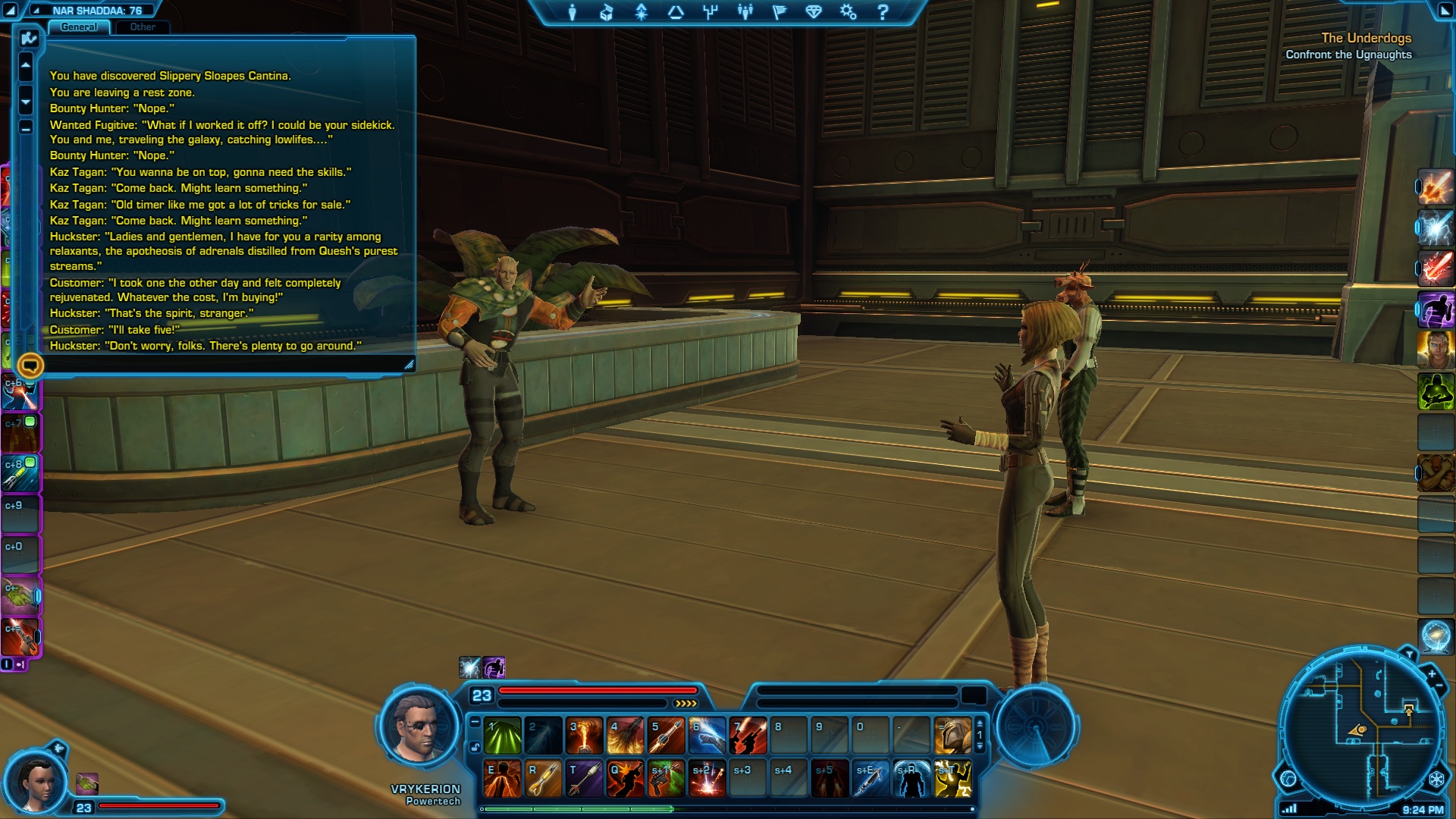Zoom in the minimap with the plus button
This screenshot has width=1456, height=819.
click(x=1432, y=673)
